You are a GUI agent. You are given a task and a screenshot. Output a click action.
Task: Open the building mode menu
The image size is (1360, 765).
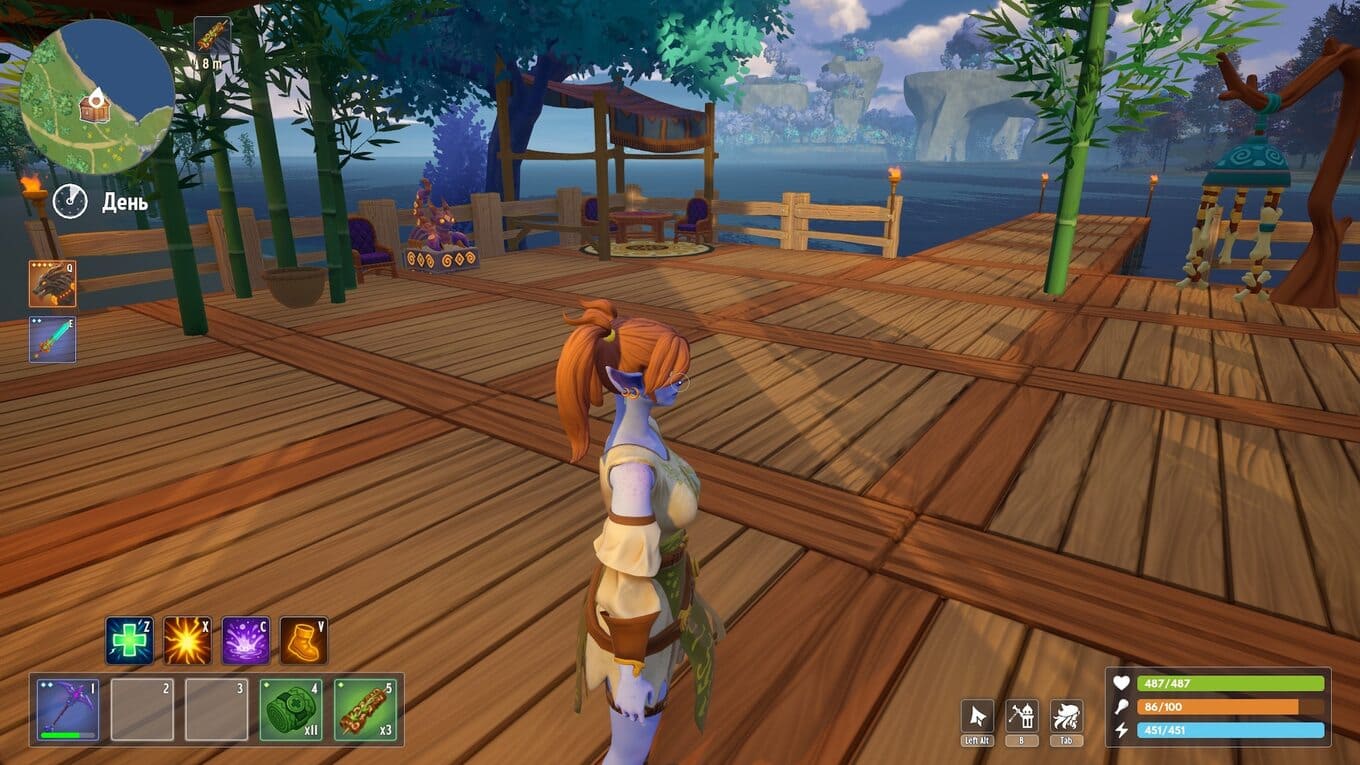(x=1021, y=716)
